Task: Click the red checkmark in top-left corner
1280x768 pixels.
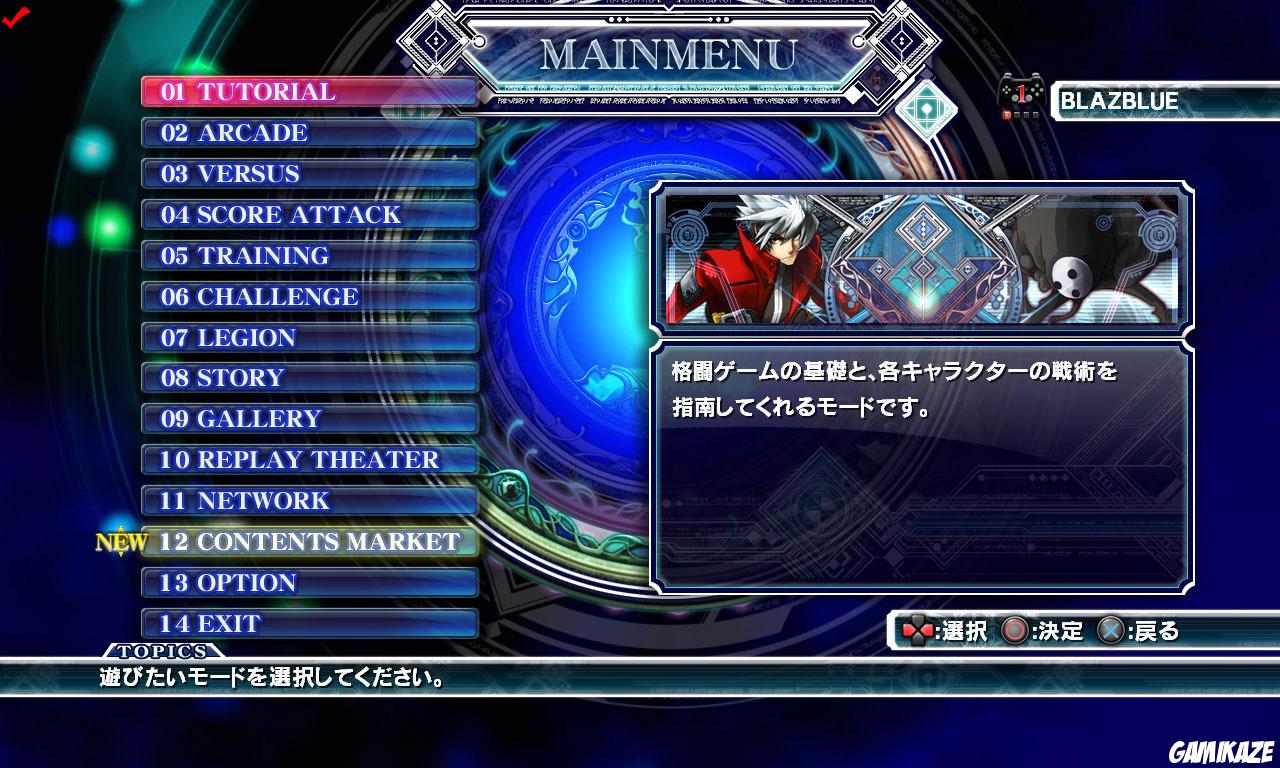Action: point(17,19)
